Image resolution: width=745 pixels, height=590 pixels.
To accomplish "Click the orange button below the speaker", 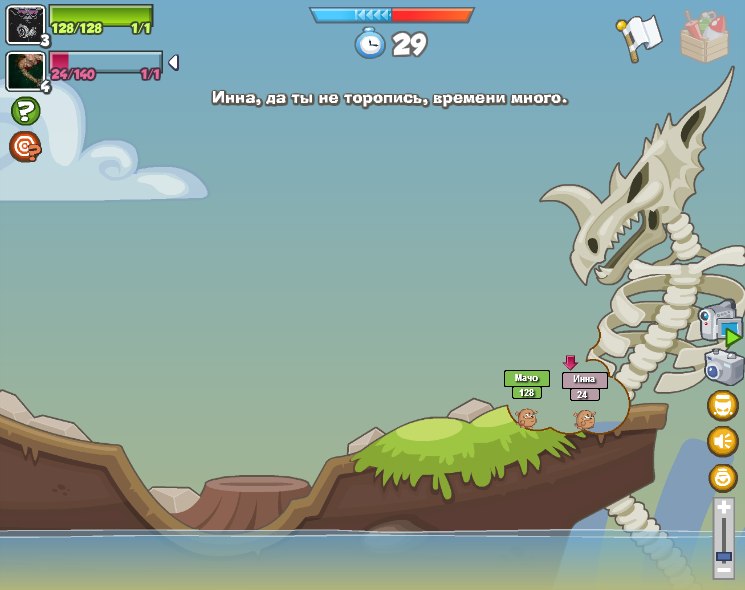I will [723, 477].
